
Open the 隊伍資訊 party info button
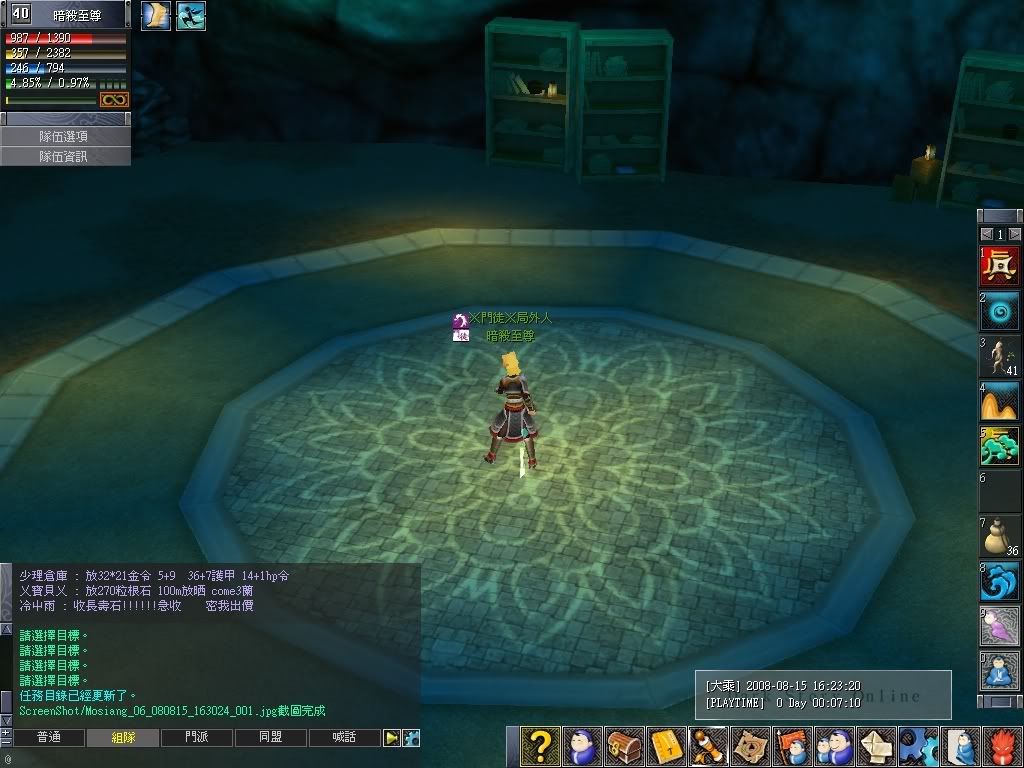[64, 157]
